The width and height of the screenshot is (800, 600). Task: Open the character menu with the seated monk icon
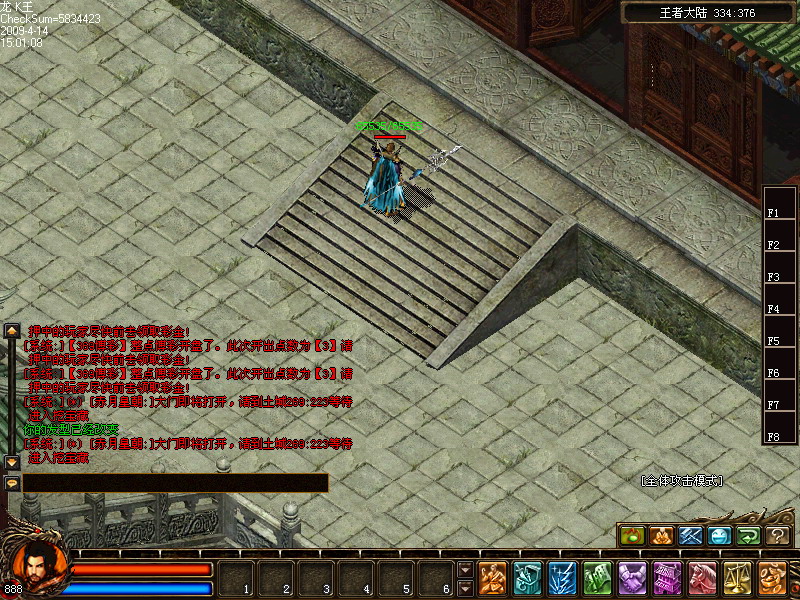click(x=492, y=578)
